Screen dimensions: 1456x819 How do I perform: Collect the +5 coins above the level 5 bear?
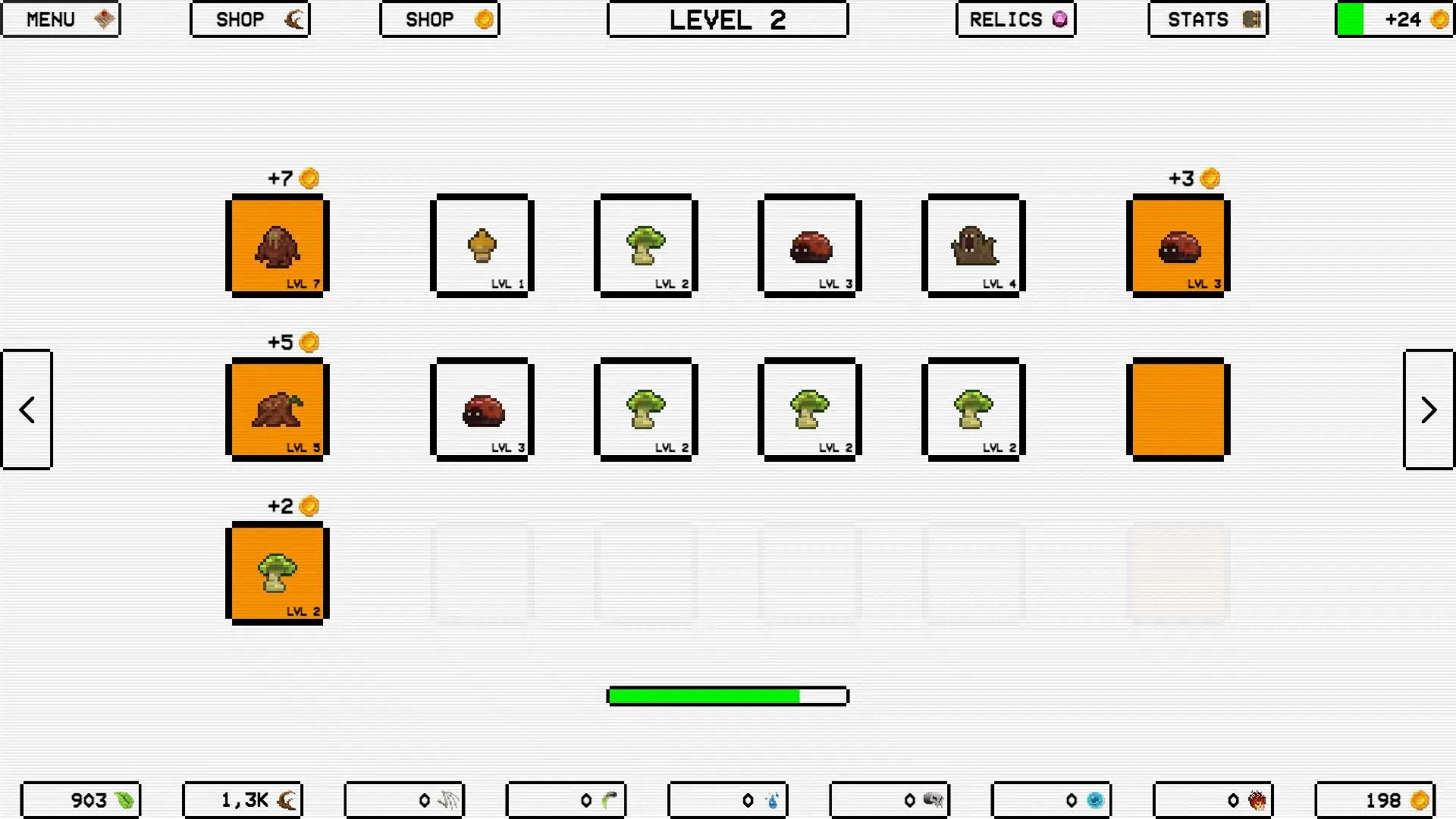tap(292, 341)
